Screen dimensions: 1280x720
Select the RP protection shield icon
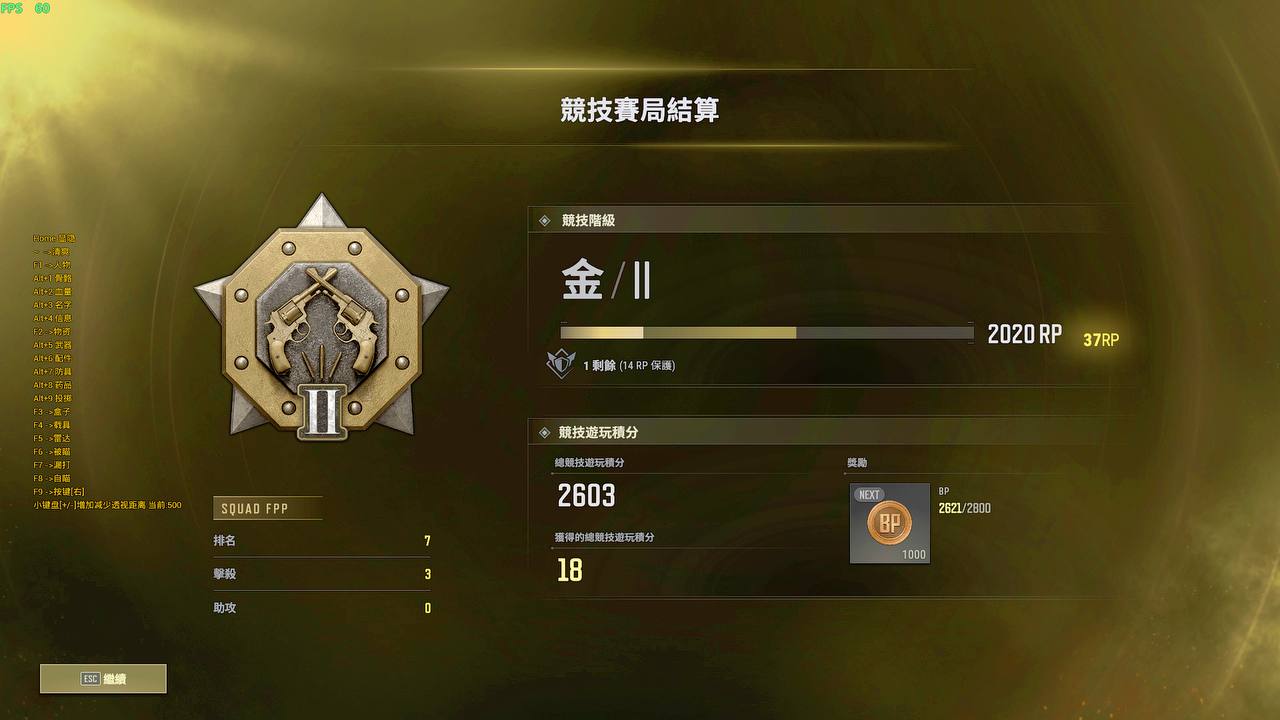pyautogui.click(x=563, y=363)
